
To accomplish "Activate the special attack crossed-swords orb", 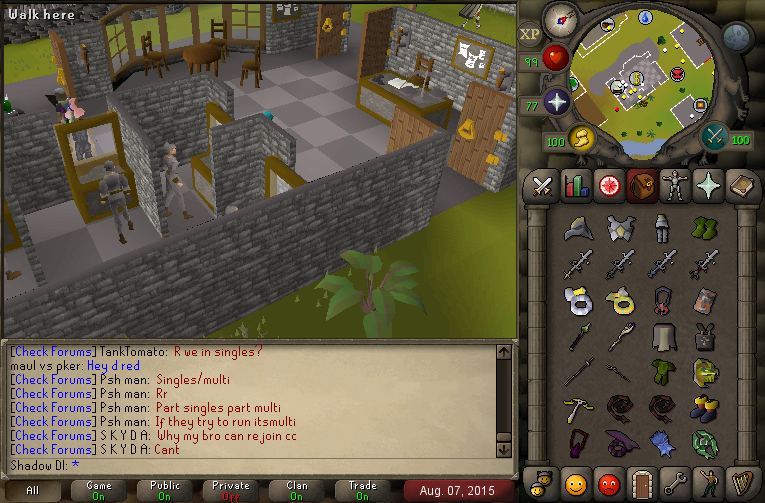I will [714, 137].
